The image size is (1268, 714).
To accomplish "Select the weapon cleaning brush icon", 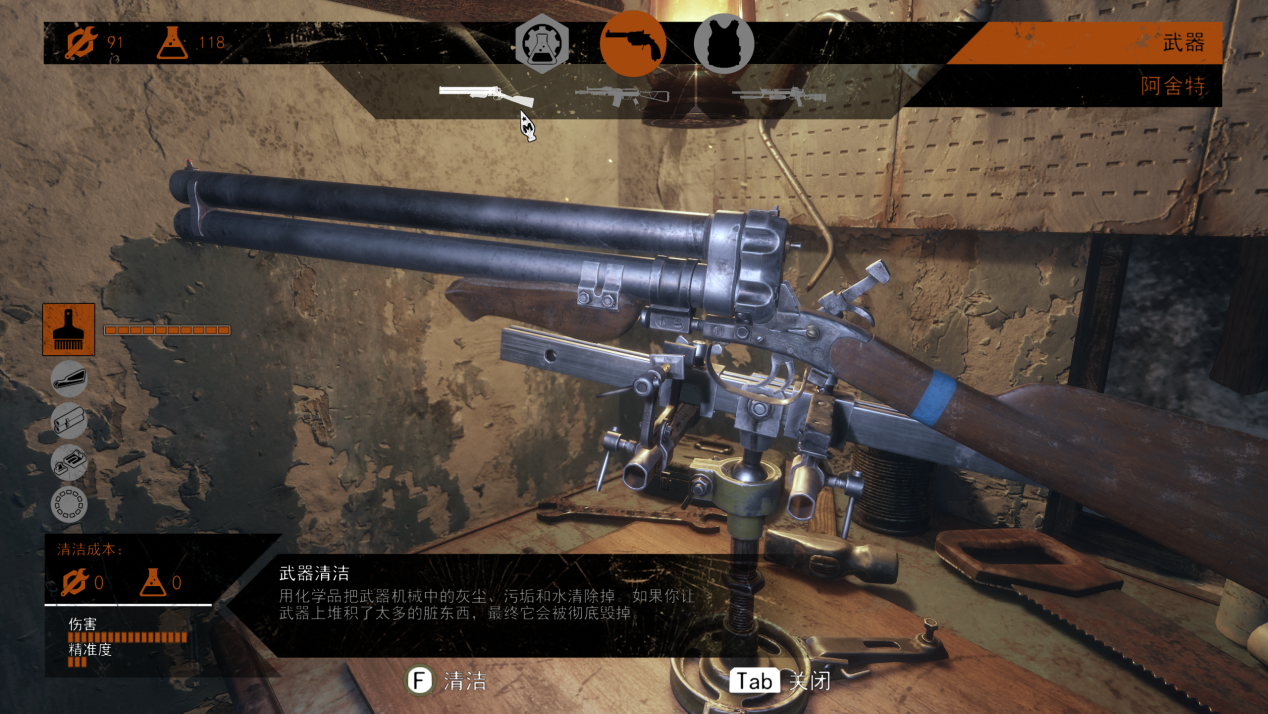I will pos(69,329).
